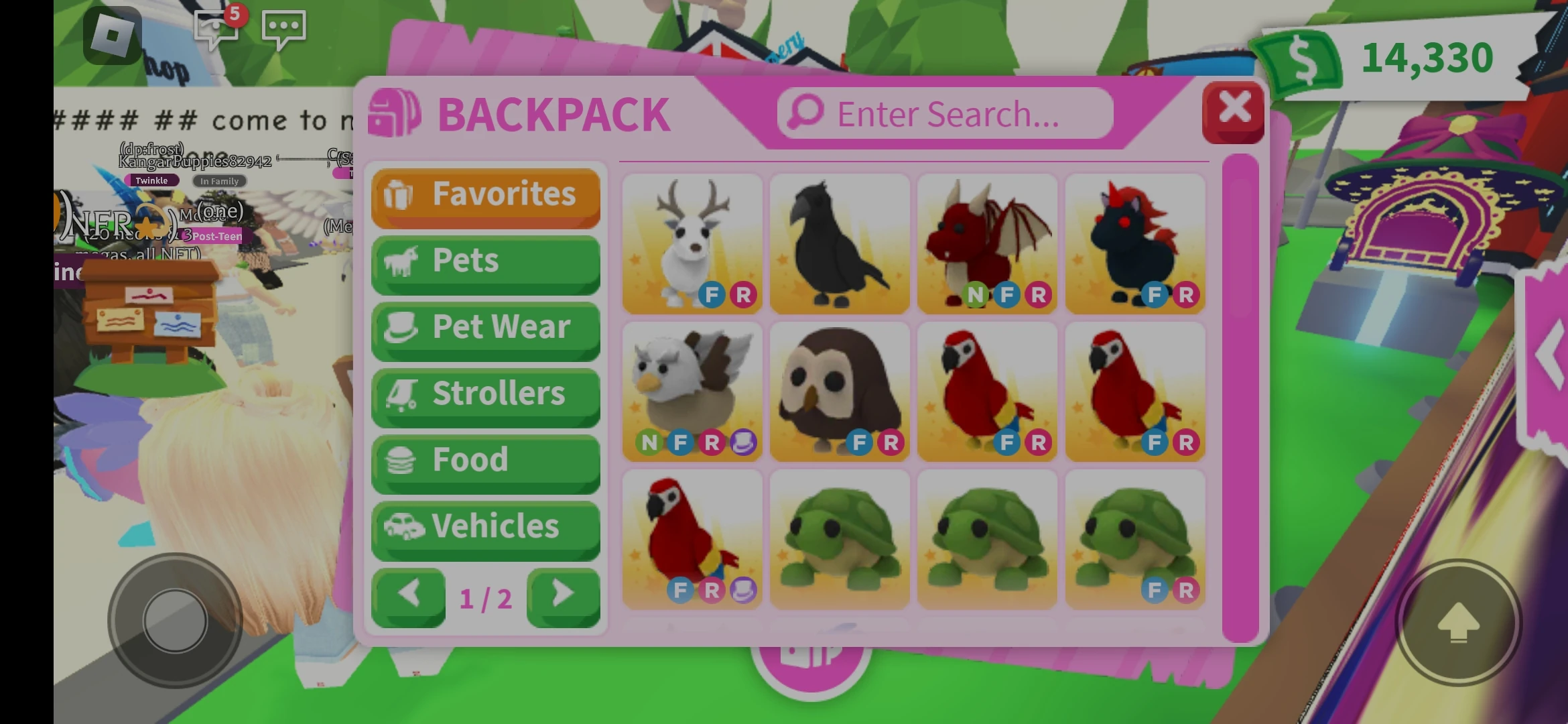Open the Favorites category in backpack

pos(485,195)
